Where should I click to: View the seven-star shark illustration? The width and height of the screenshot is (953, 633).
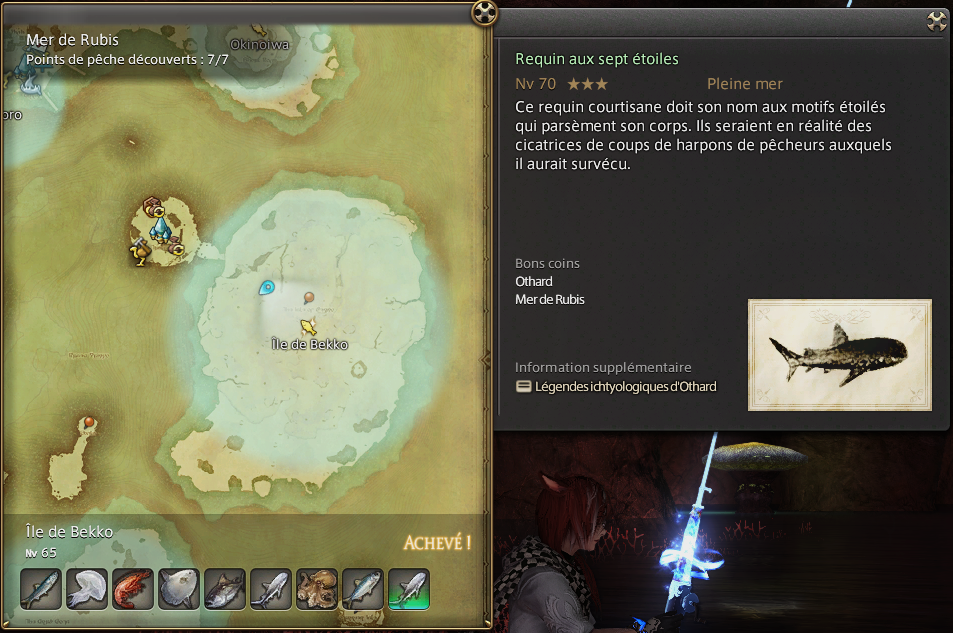[839, 354]
